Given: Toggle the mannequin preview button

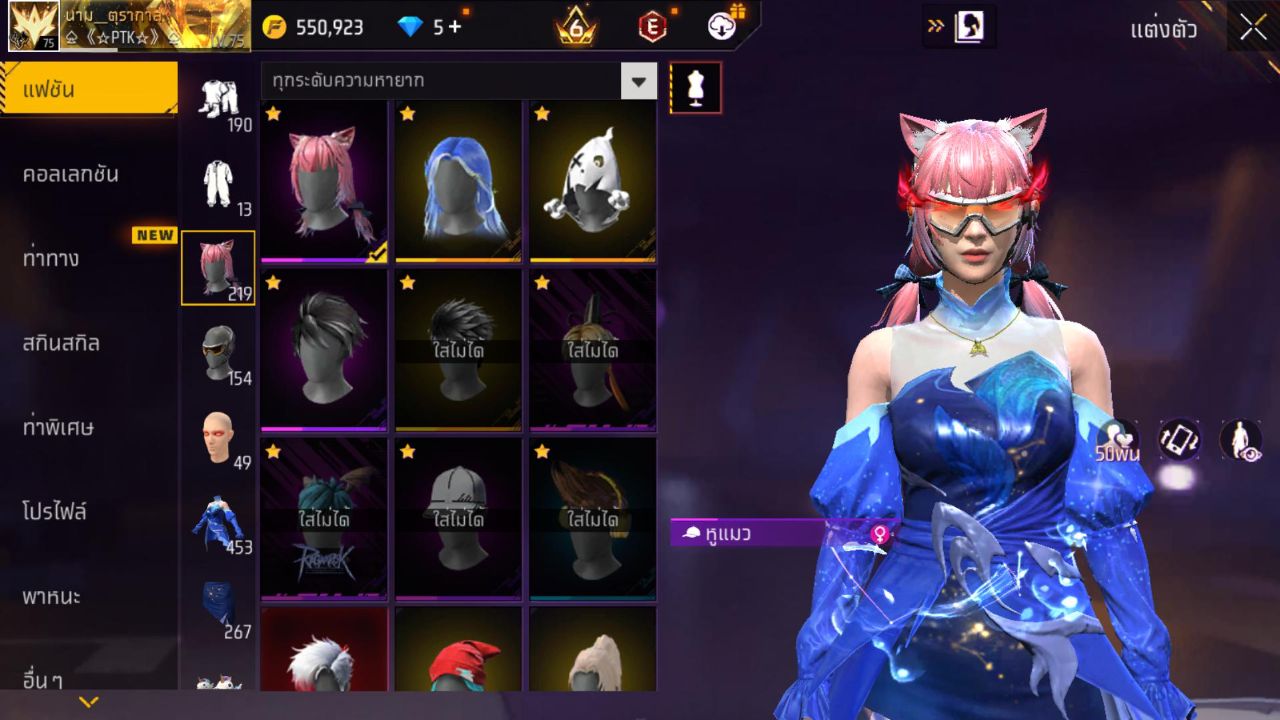Looking at the screenshot, I should pos(695,88).
